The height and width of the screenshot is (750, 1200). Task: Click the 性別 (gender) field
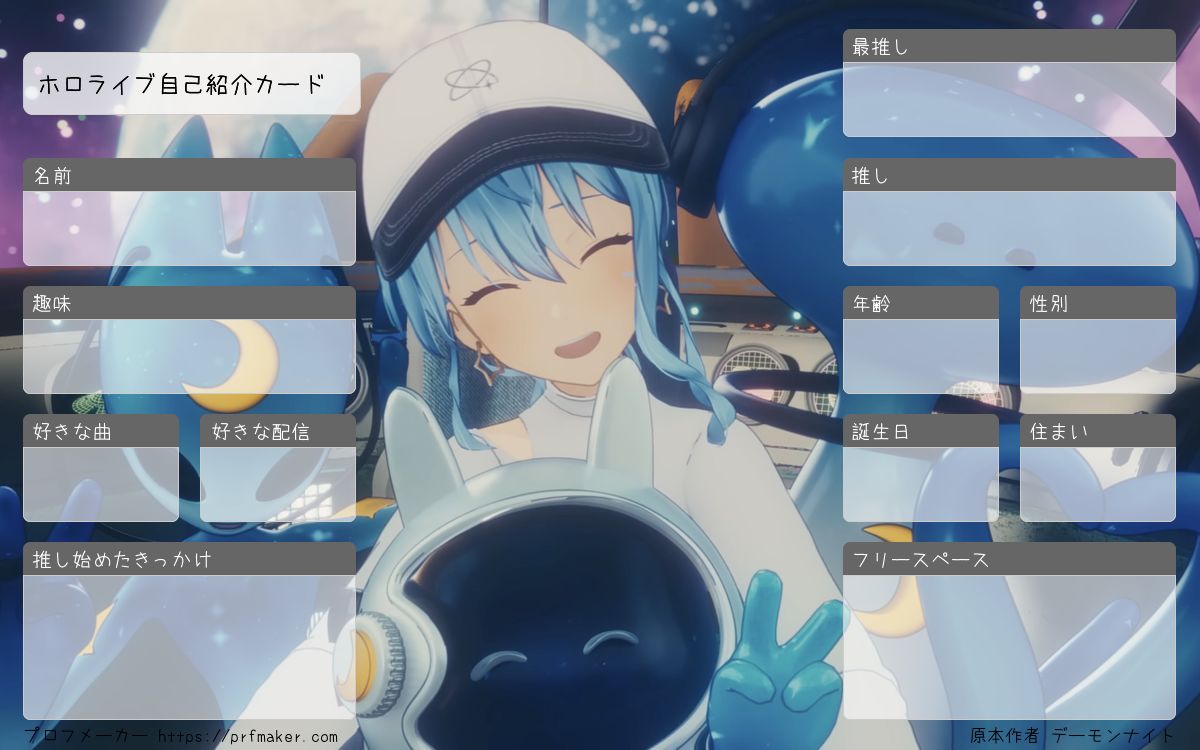click(1097, 356)
